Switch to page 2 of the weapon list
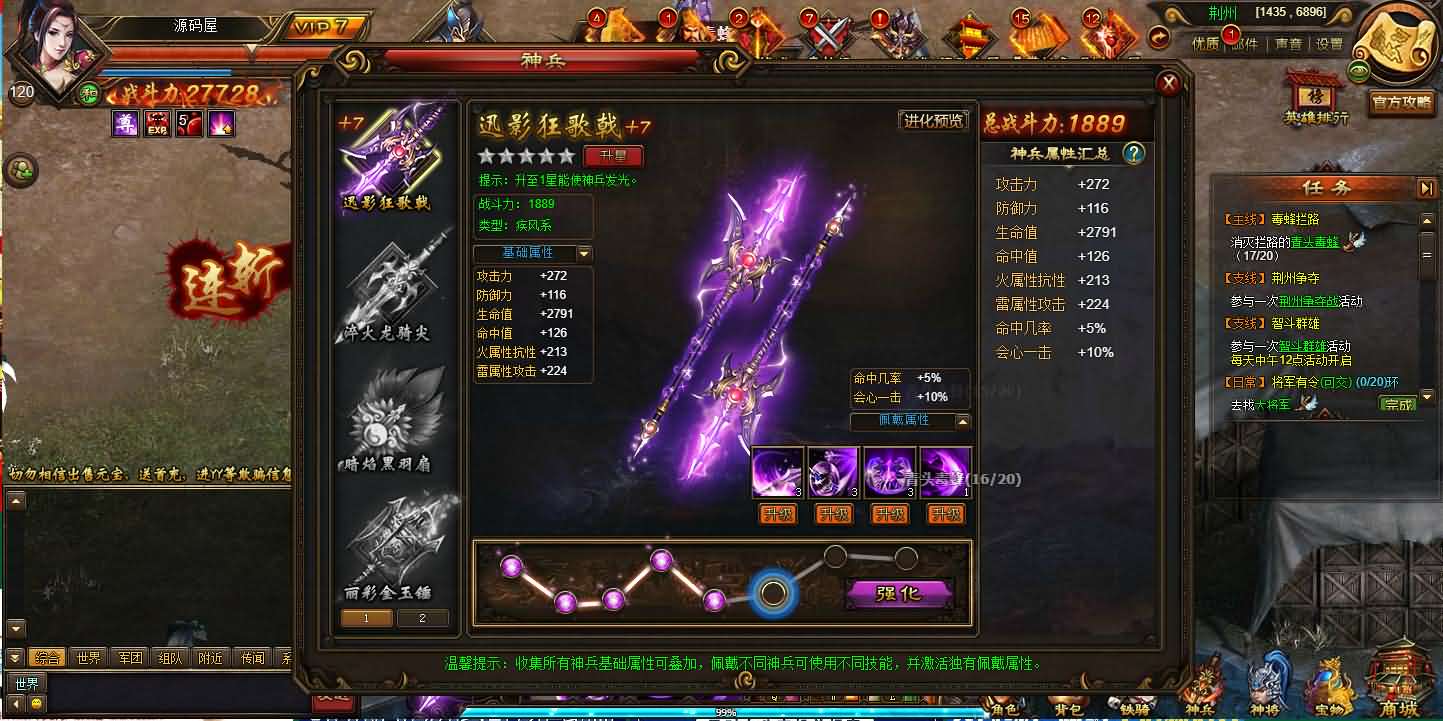 click(423, 619)
